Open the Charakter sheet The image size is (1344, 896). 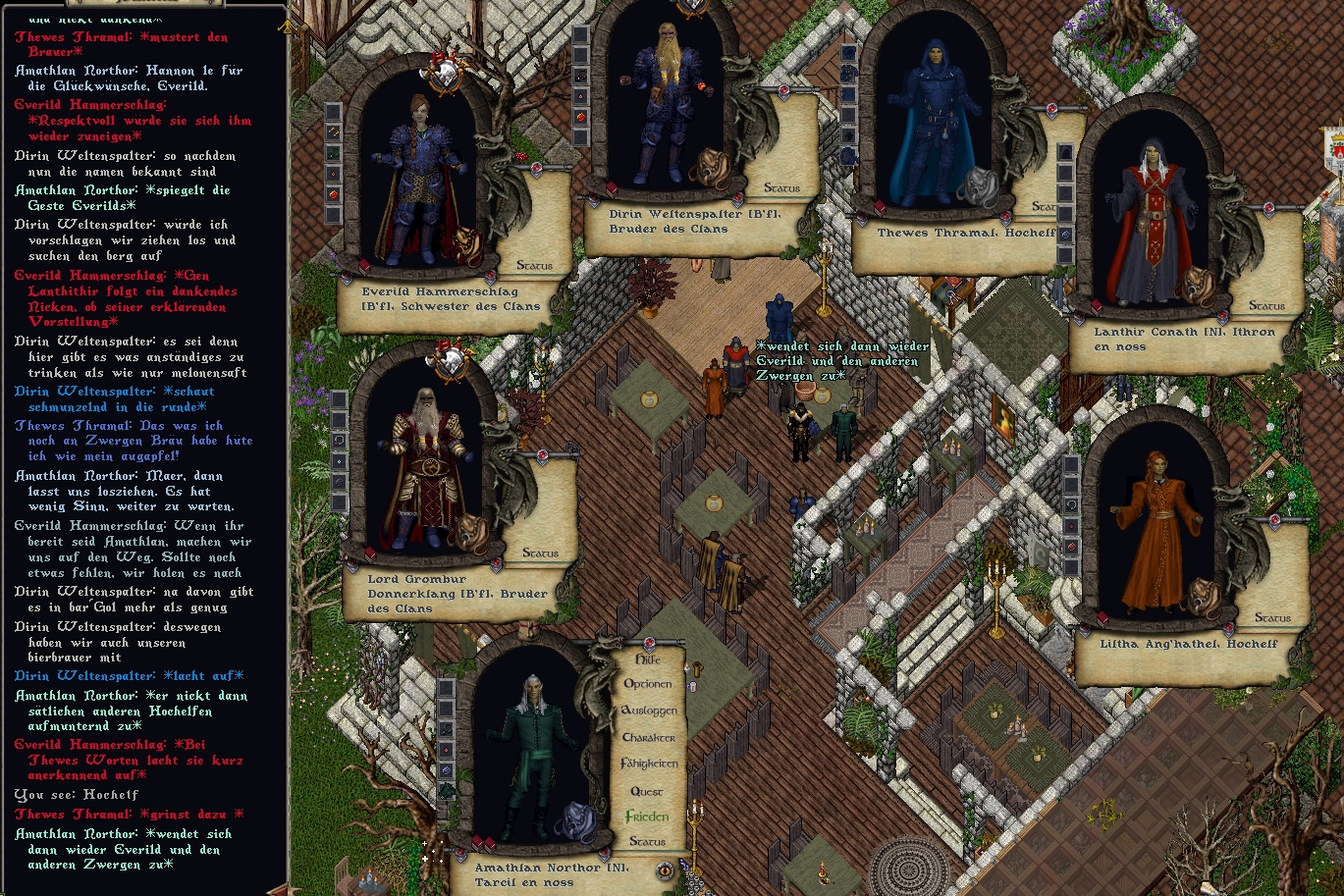point(649,737)
